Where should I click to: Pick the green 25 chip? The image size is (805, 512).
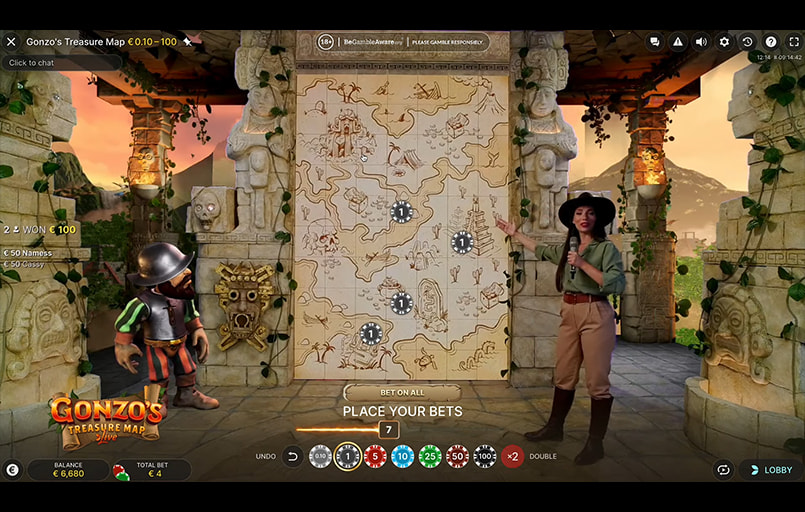(x=430, y=457)
